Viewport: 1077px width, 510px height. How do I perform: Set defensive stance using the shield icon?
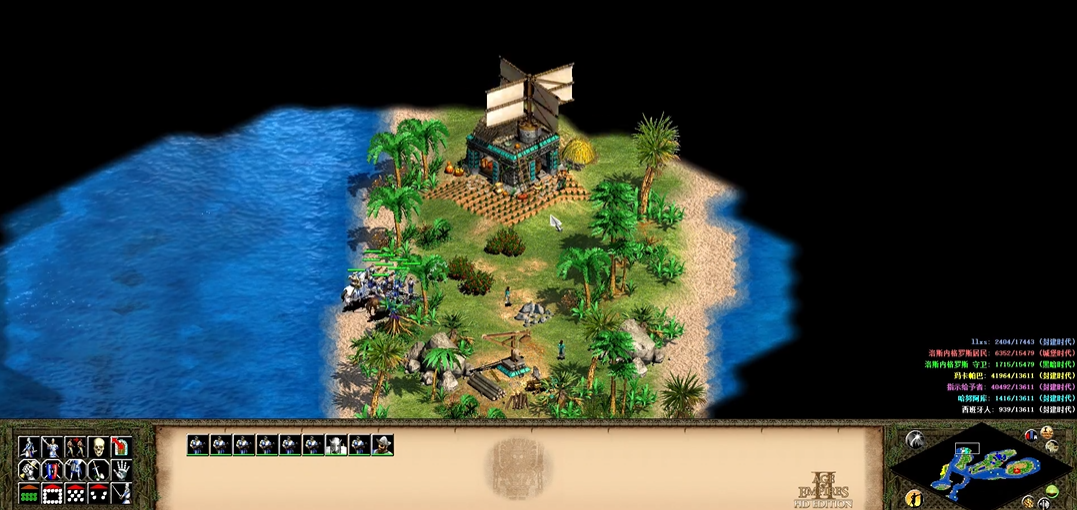(52, 469)
